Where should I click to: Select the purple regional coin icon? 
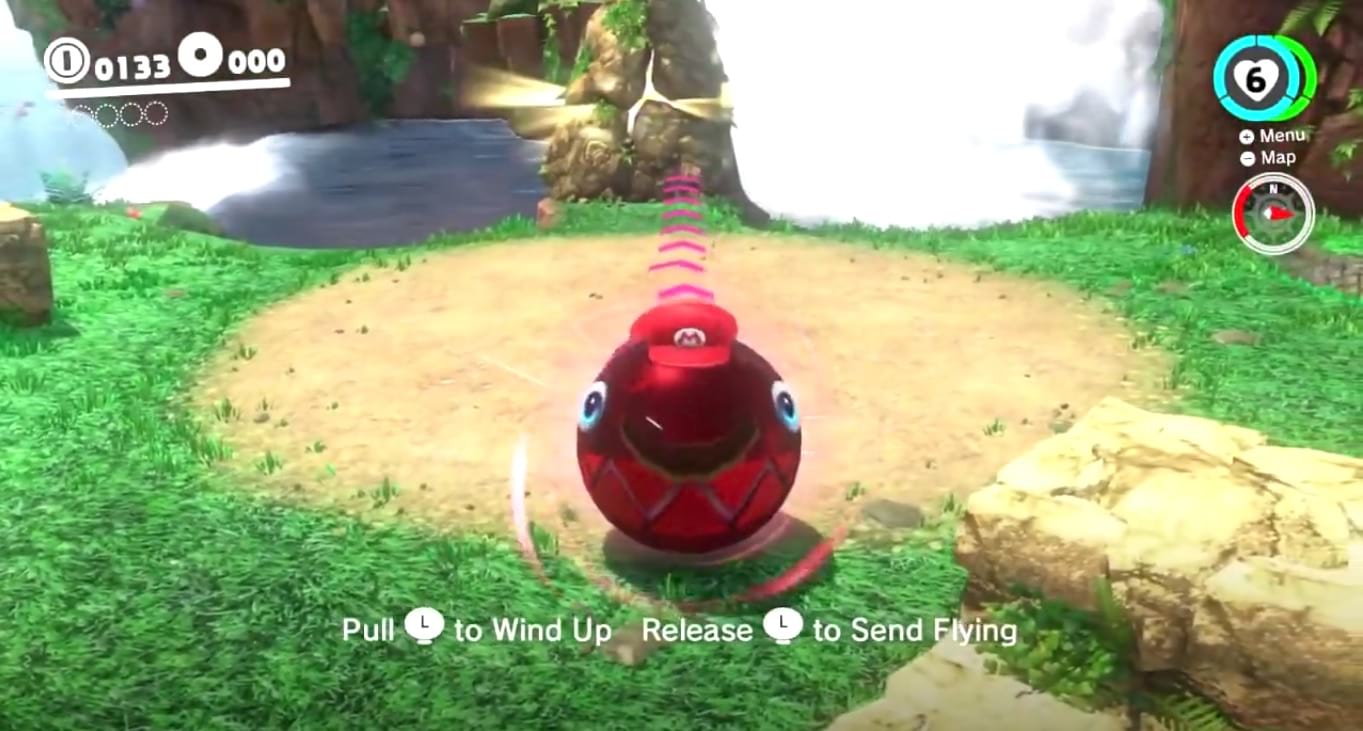pyautogui.click(x=200, y=55)
